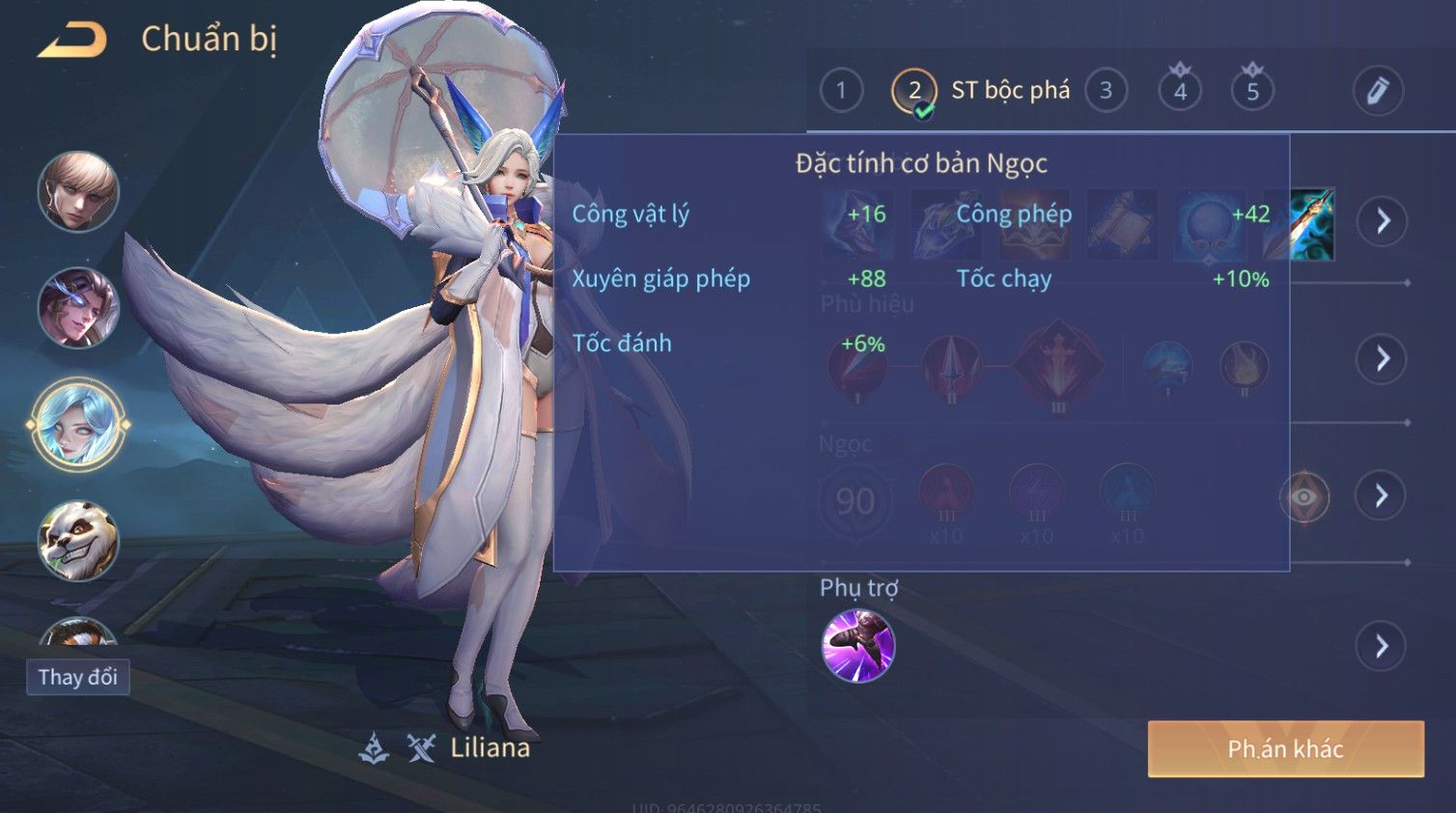Image resolution: width=1456 pixels, height=813 pixels.
Task: Open locked preset slot 5
Action: click(x=1252, y=91)
